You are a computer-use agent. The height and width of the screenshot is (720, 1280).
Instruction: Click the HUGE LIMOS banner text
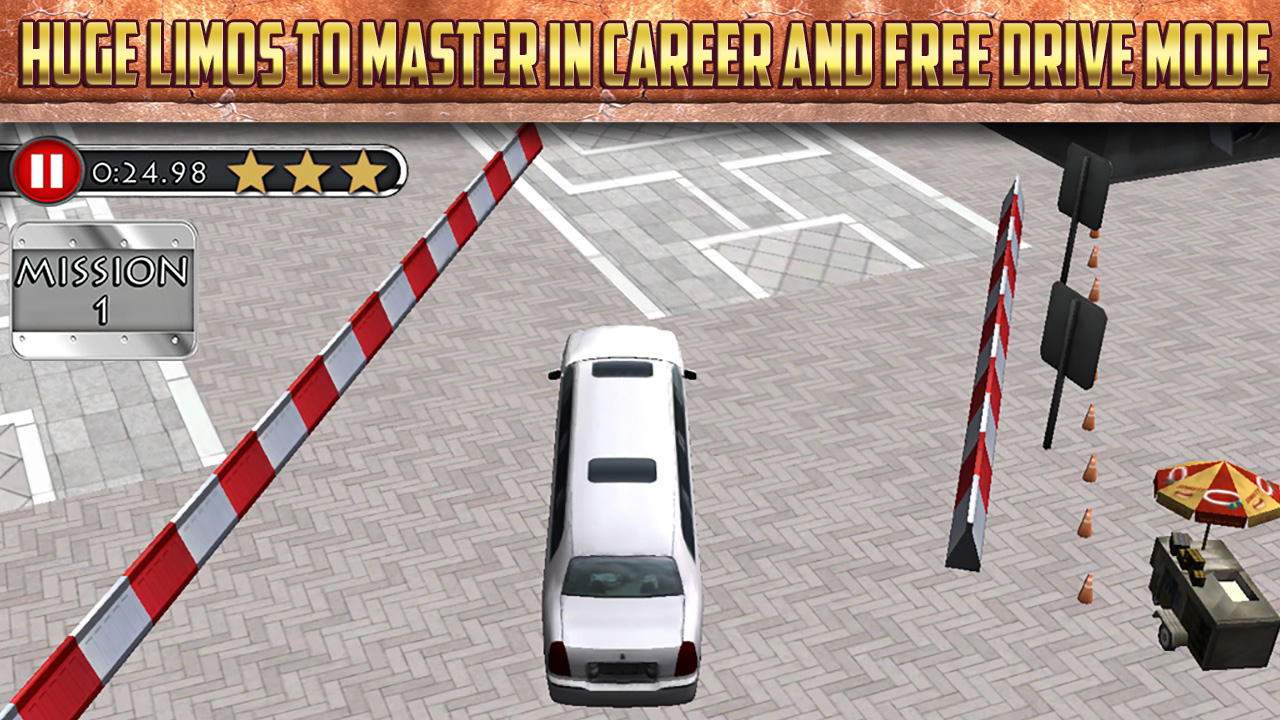click(x=640, y=48)
